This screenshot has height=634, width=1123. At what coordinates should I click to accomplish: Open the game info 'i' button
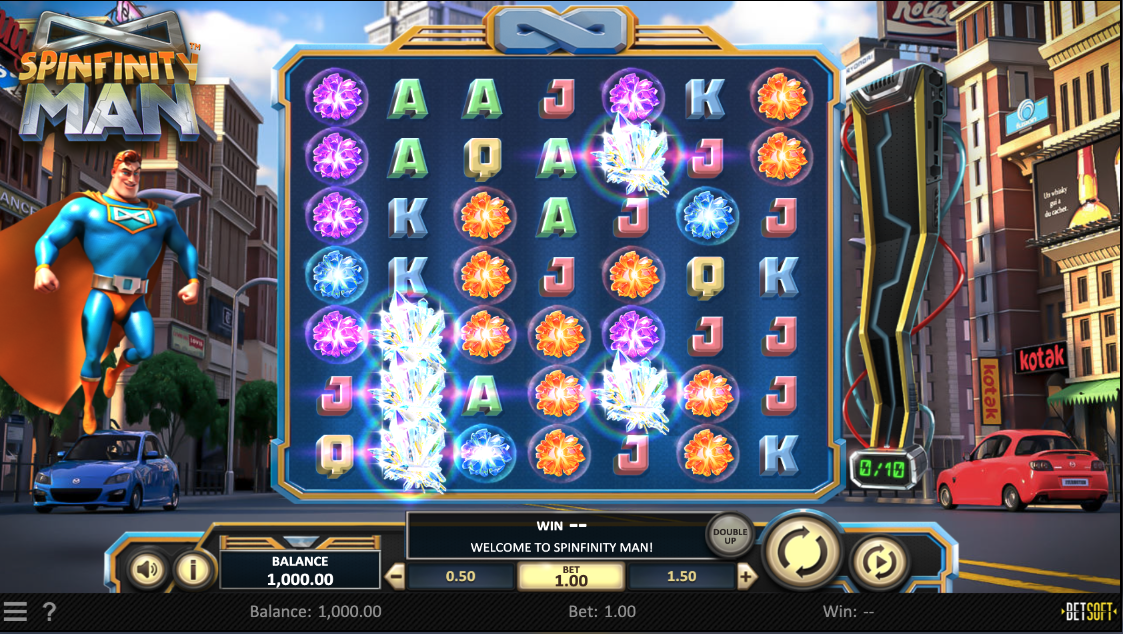tap(194, 570)
